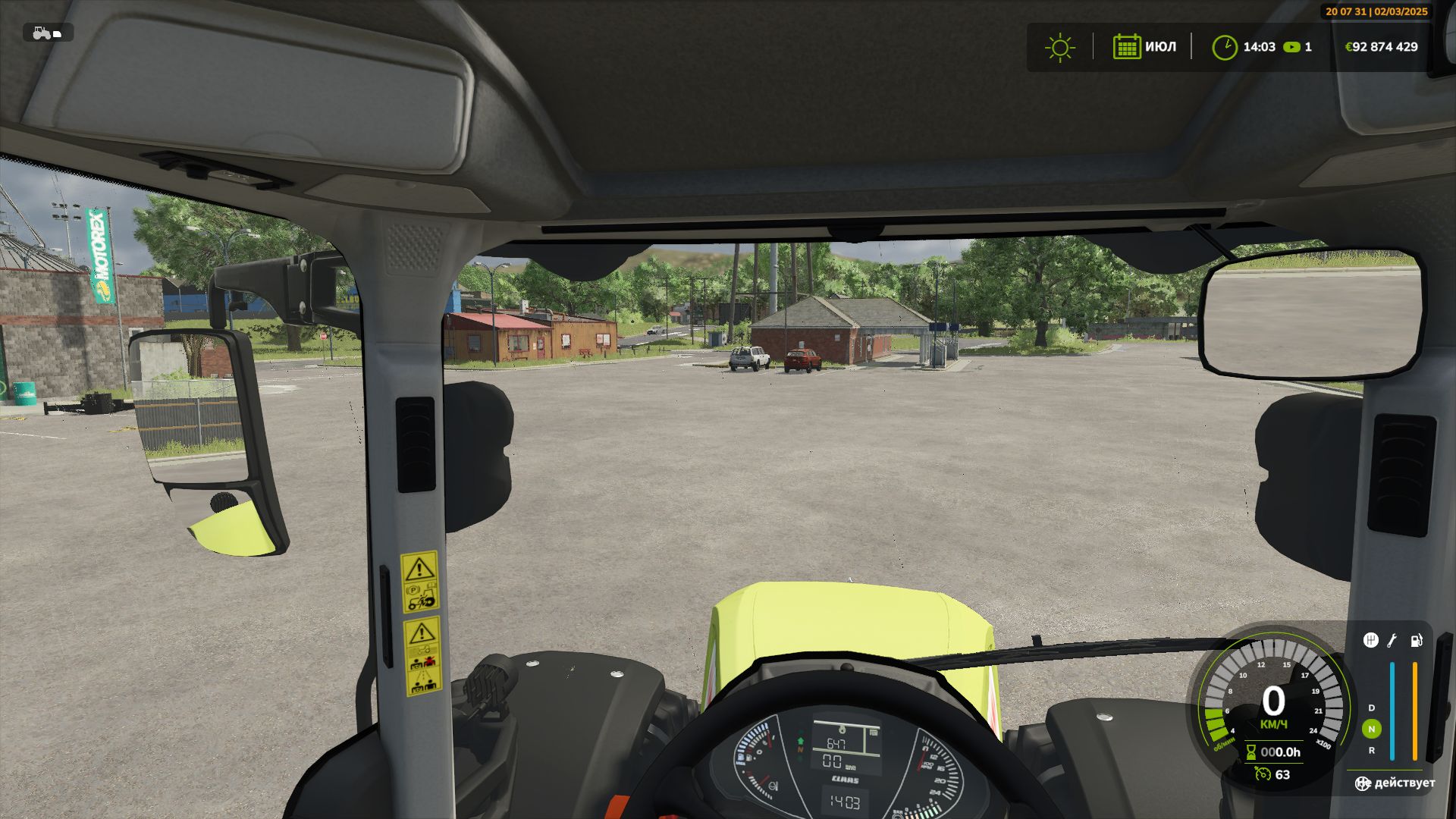Select the R reverse gear indicator
The height and width of the screenshot is (819, 1456).
pyautogui.click(x=1372, y=751)
